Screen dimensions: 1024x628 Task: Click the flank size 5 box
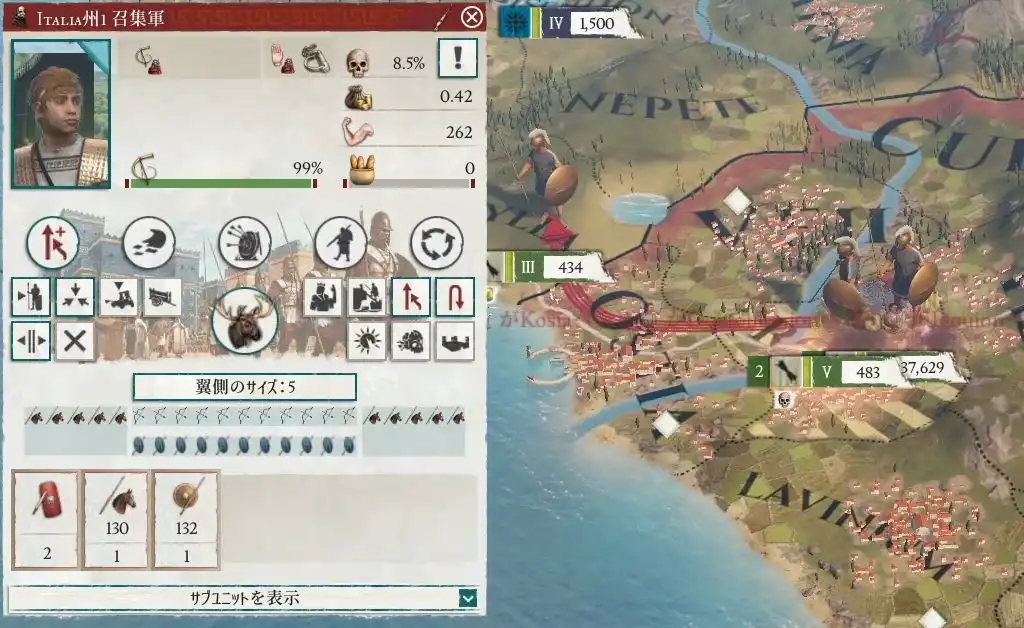(x=244, y=387)
